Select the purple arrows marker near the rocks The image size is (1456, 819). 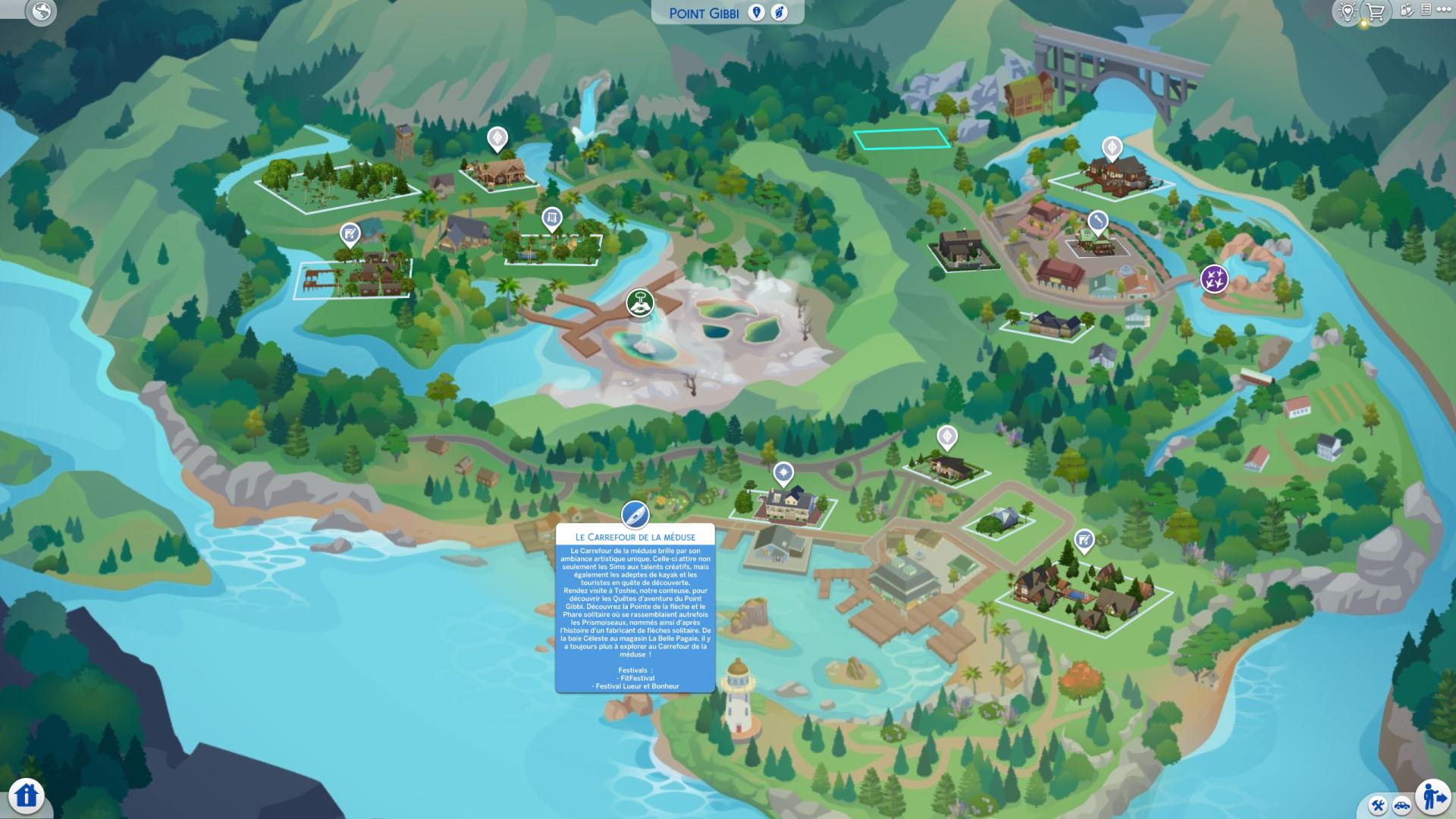click(x=1214, y=278)
